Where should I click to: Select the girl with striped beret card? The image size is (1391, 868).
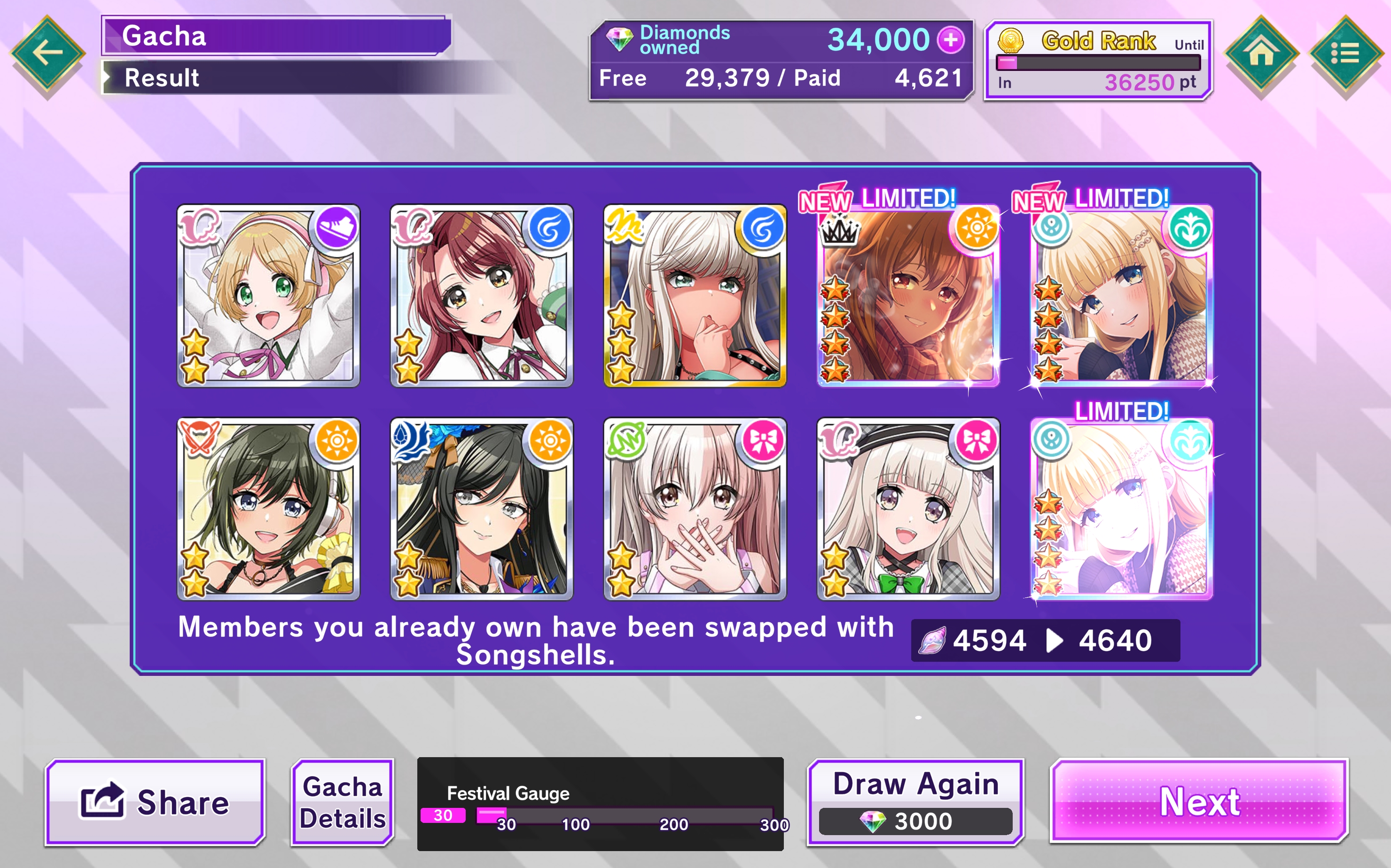(x=908, y=509)
